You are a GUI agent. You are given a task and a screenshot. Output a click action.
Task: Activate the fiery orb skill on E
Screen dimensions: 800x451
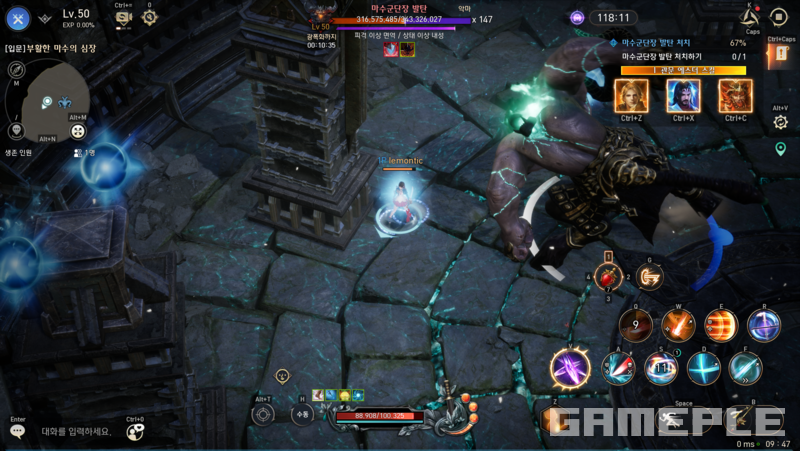[721, 325]
